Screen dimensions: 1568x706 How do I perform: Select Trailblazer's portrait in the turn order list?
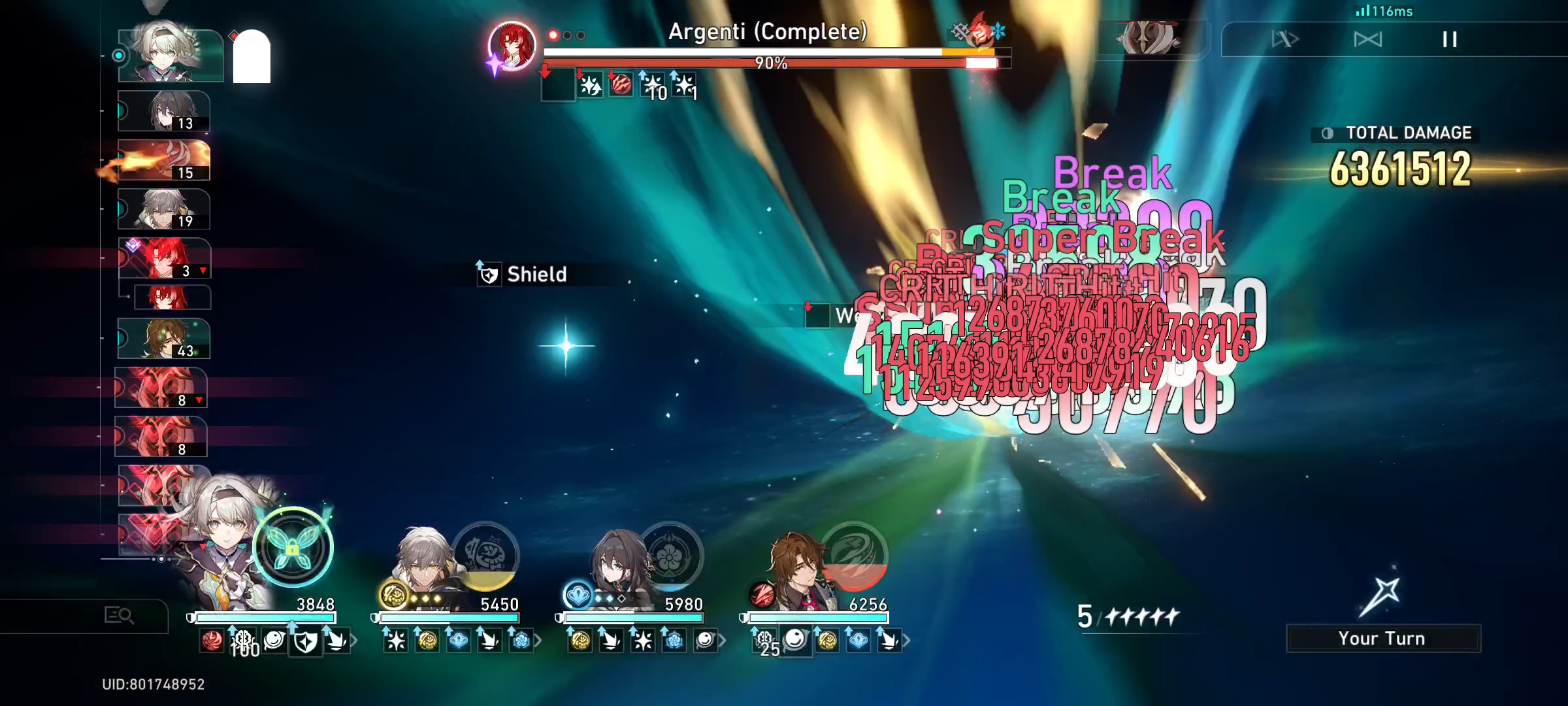tap(163, 208)
